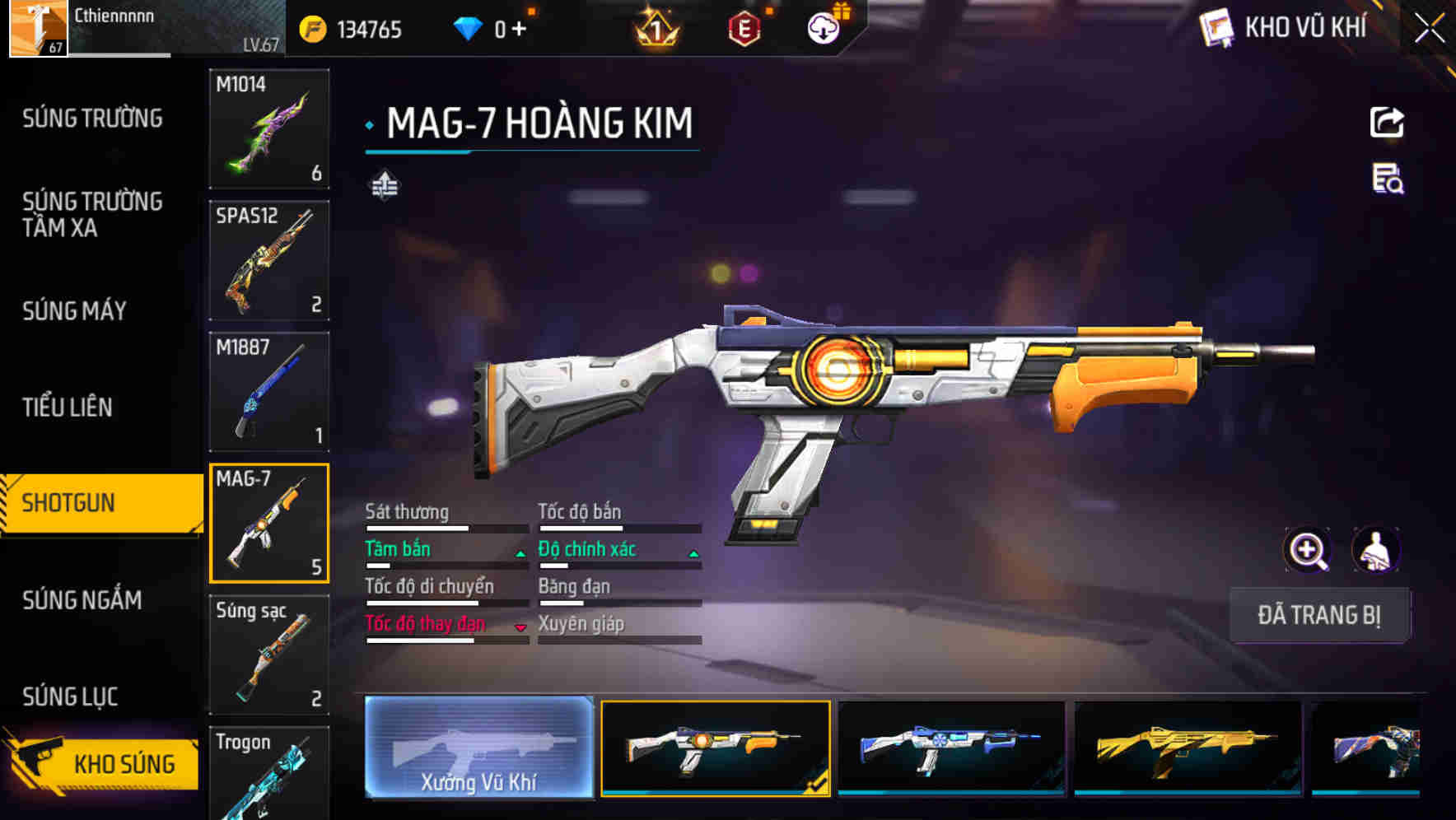Switch to the SÚNG TRƯỜNG category
Viewport: 1456px width, 820px height.
pyautogui.click(x=92, y=119)
